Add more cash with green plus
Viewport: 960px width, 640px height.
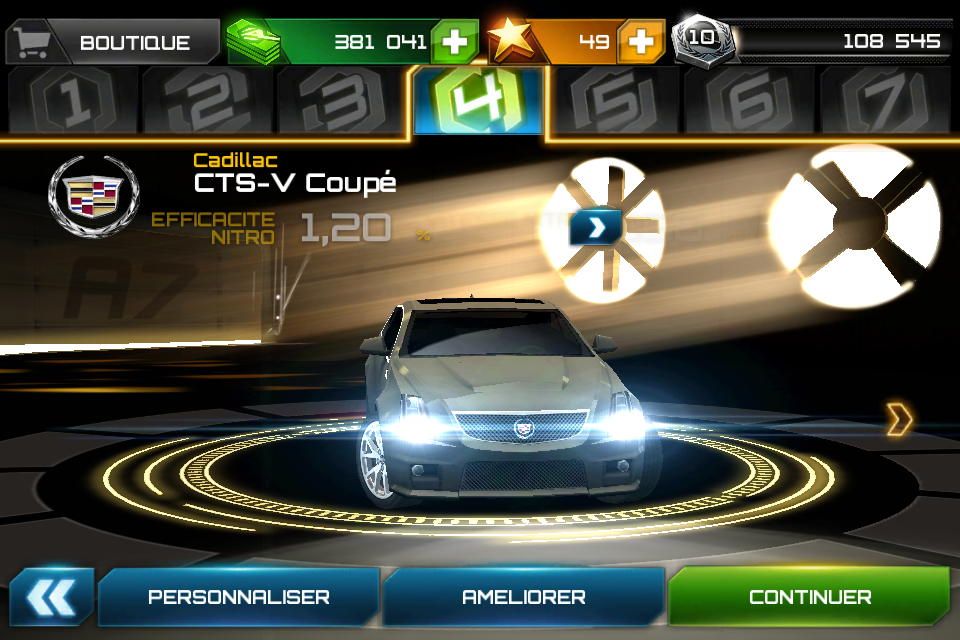pos(455,42)
